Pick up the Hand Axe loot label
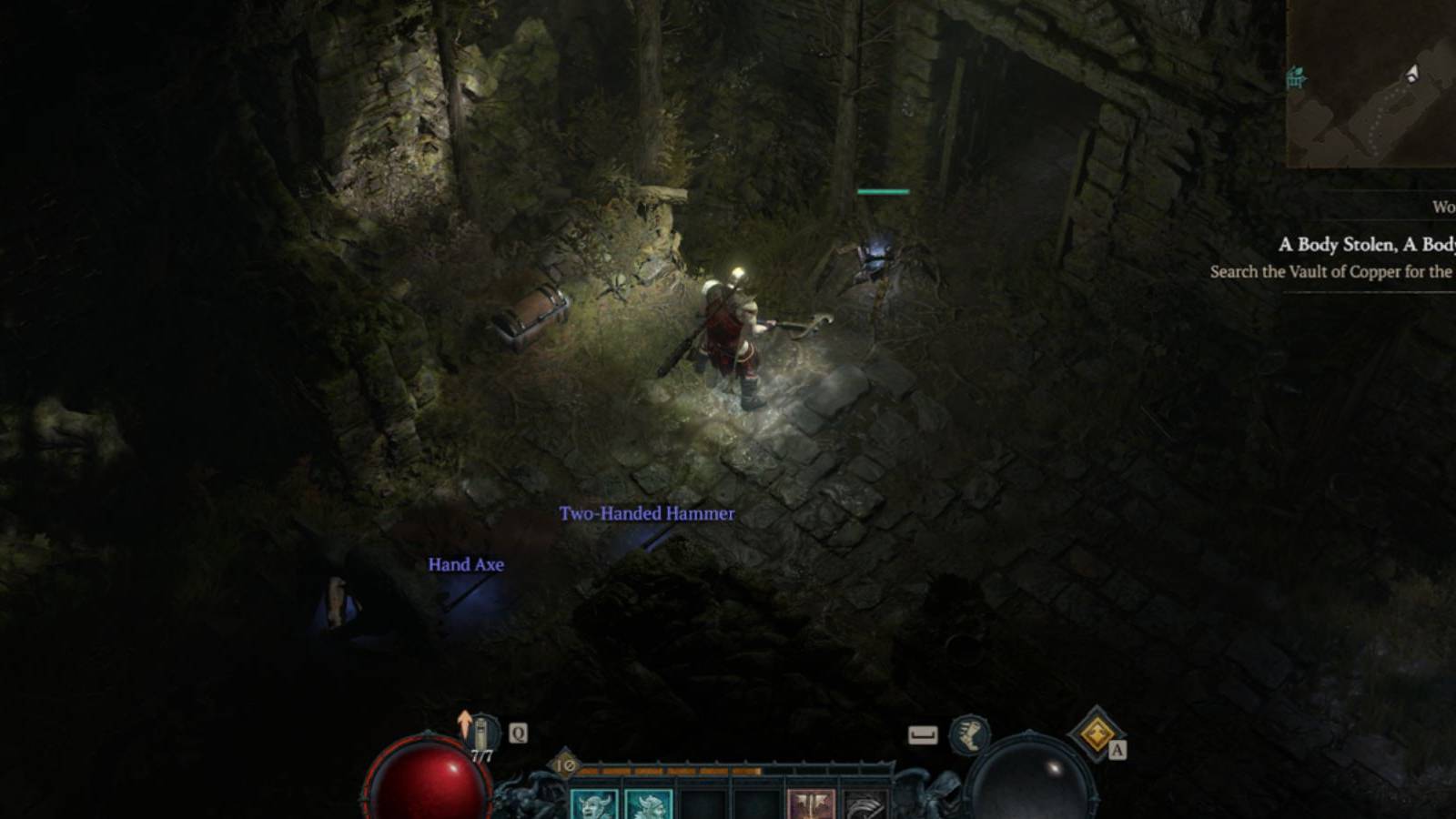The width and height of the screenshot is (1456, 819). (x=465, y=564)
